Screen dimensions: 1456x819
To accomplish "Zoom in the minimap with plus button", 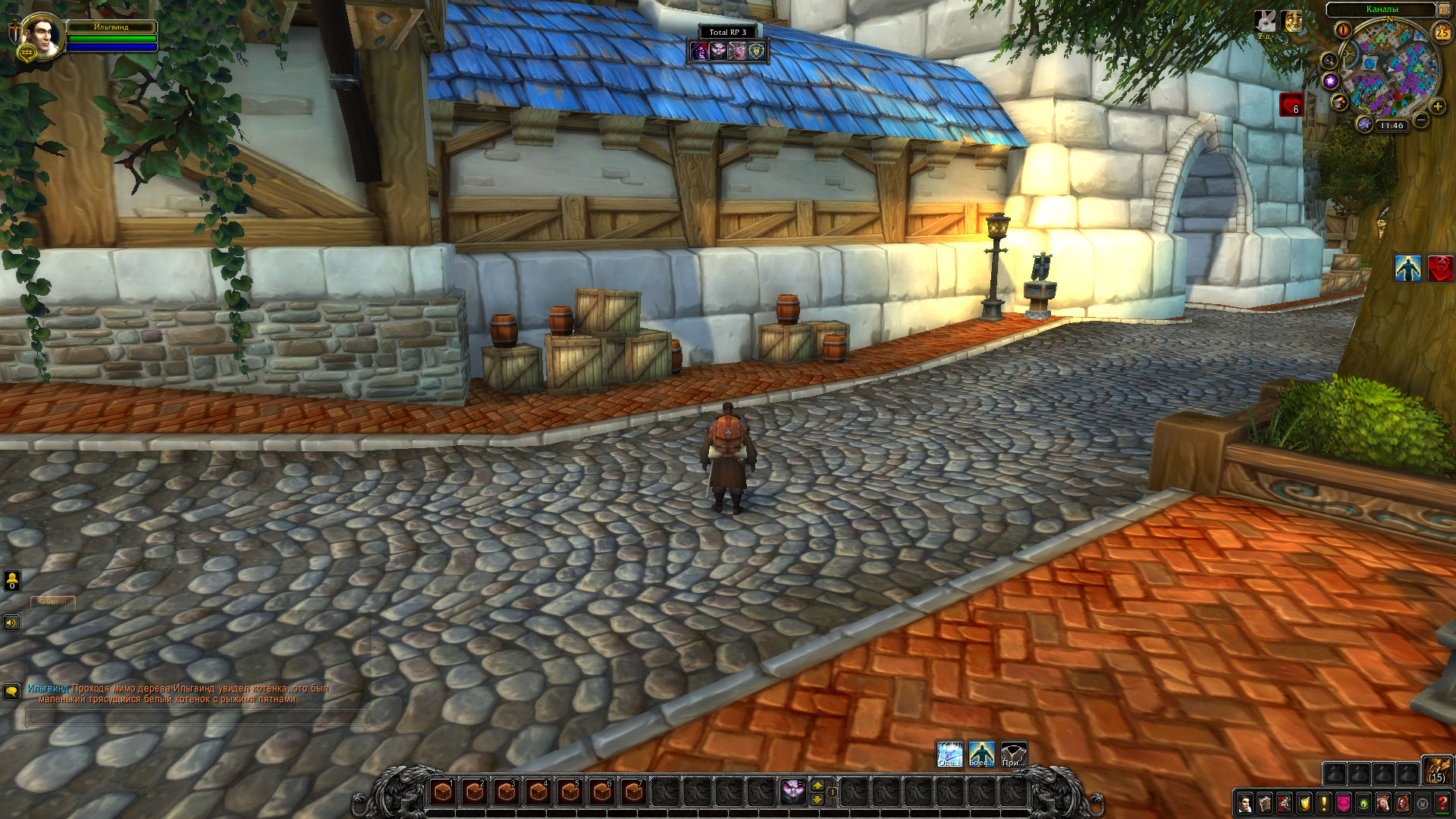I will coord(1437,107).
